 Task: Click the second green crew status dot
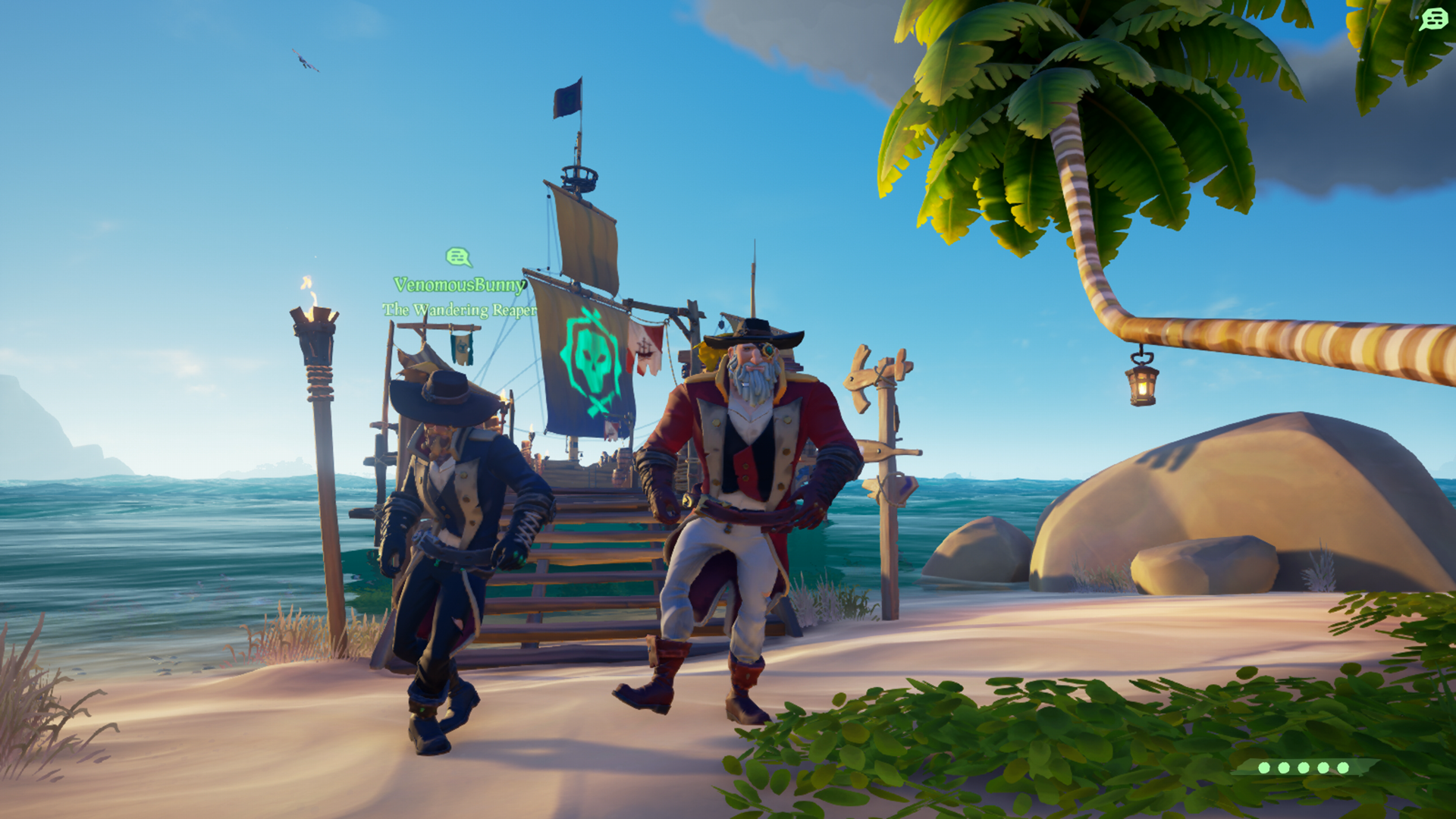(x=1283, y=767)
